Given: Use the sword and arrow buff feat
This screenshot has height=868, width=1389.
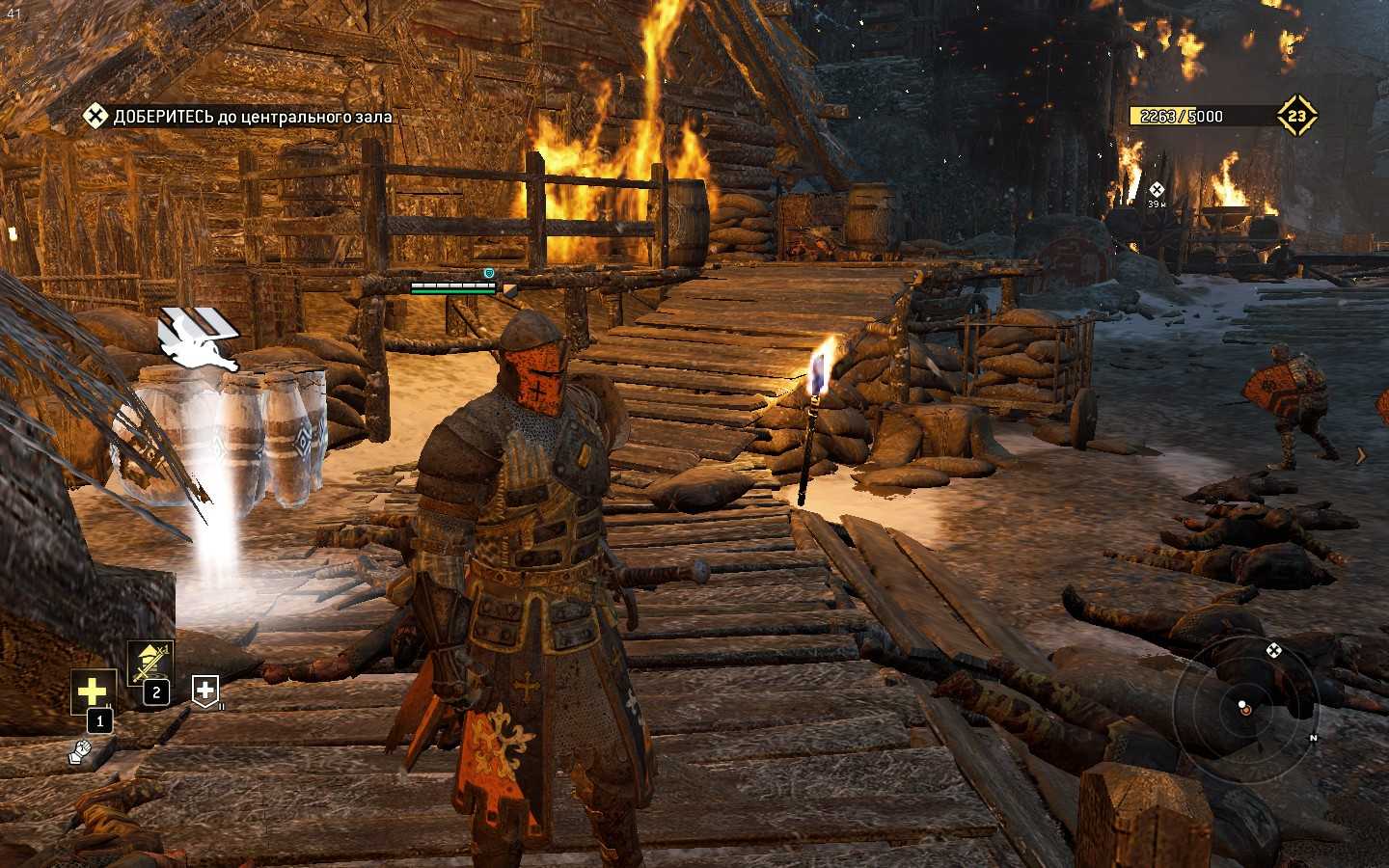Looking at the screenshot, I should pyautogui.click(x=151, y=663).
